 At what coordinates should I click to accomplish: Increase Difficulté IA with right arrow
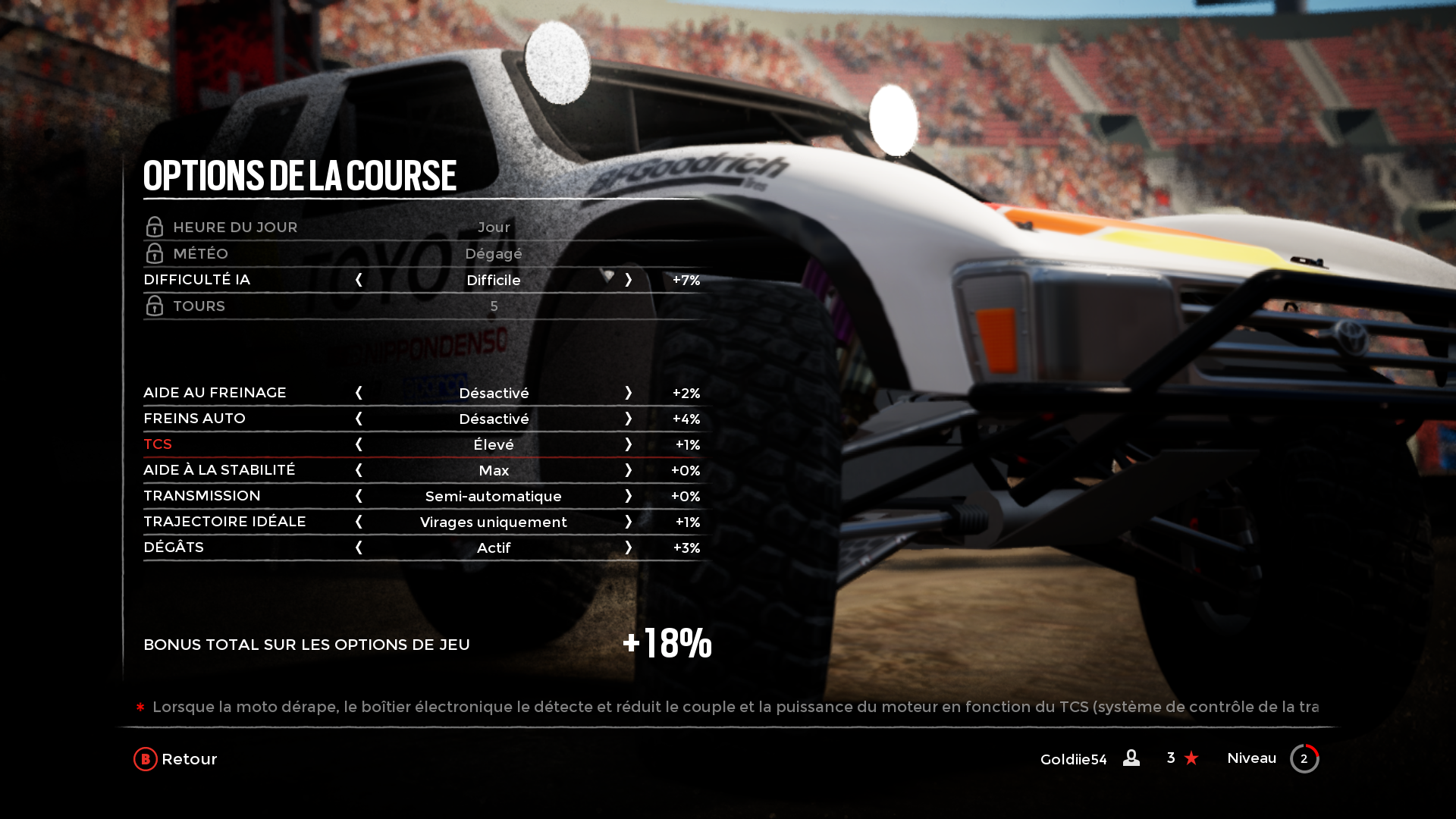(629, 280)
